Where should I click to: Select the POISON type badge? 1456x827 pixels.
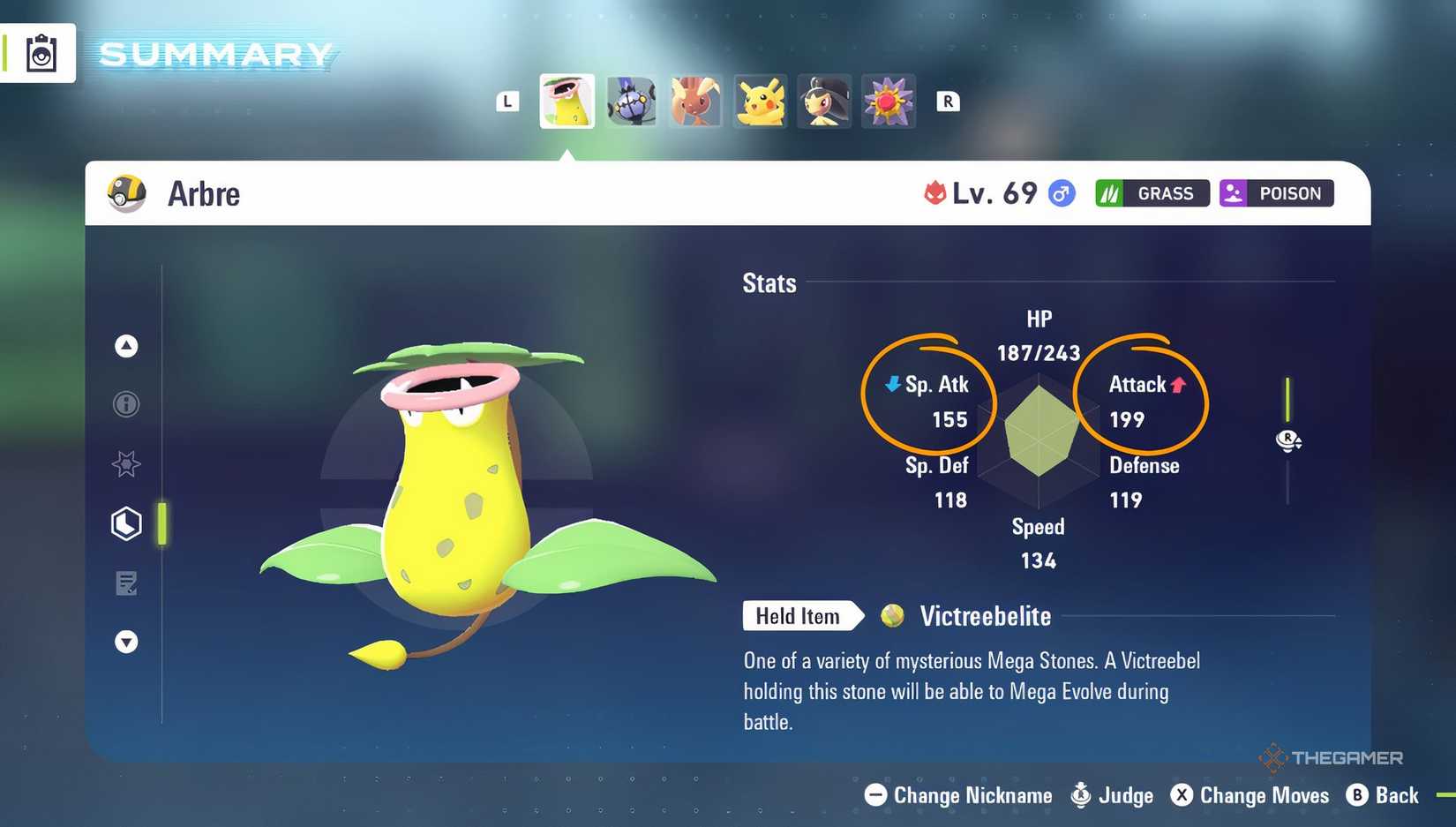pyautogui.click(x=1276, y=192)
